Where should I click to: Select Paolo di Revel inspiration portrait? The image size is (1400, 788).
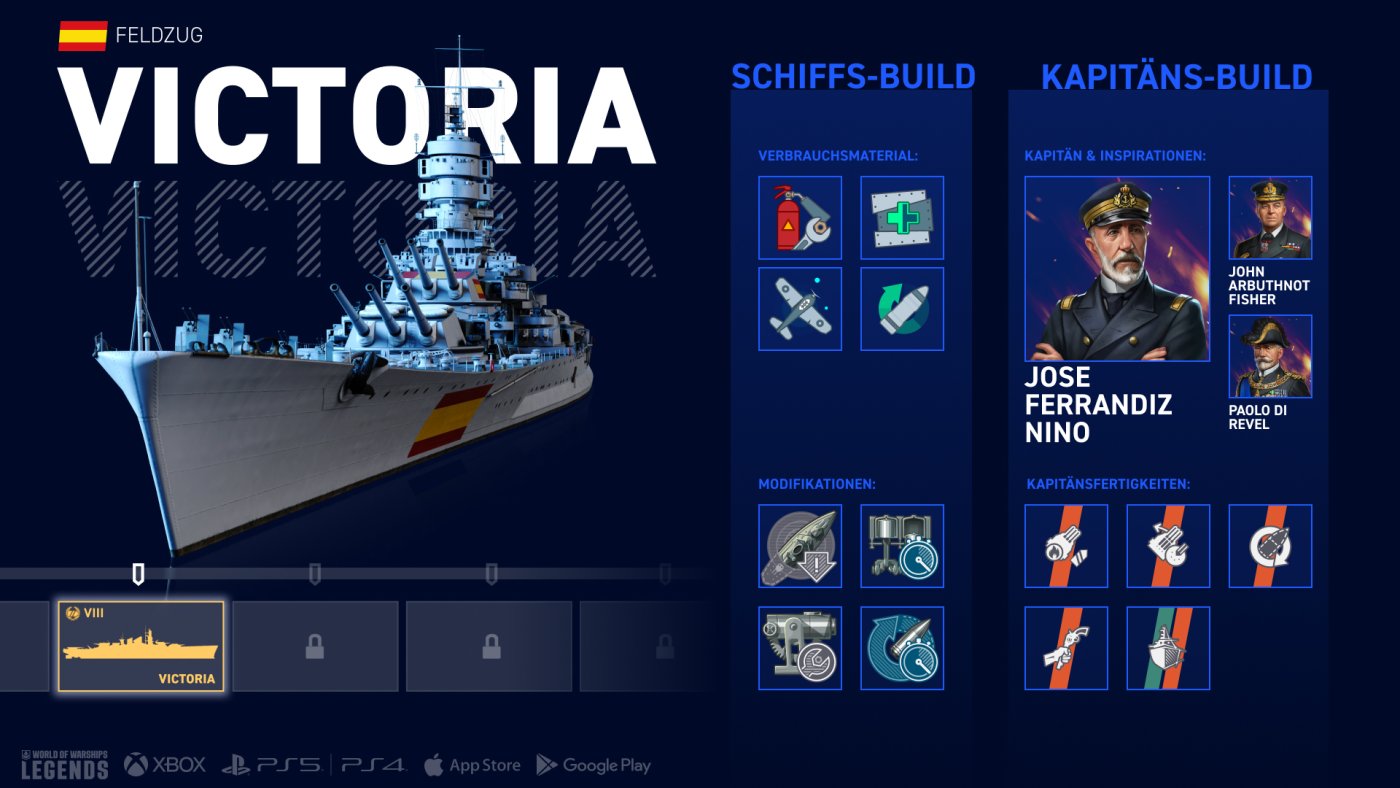tap(1270, 357)
